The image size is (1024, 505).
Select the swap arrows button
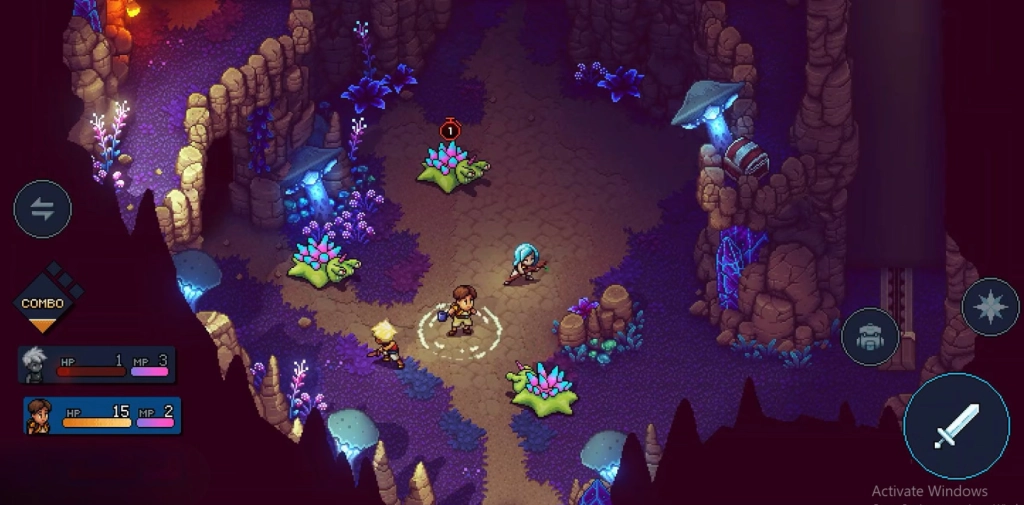[42, 209]
